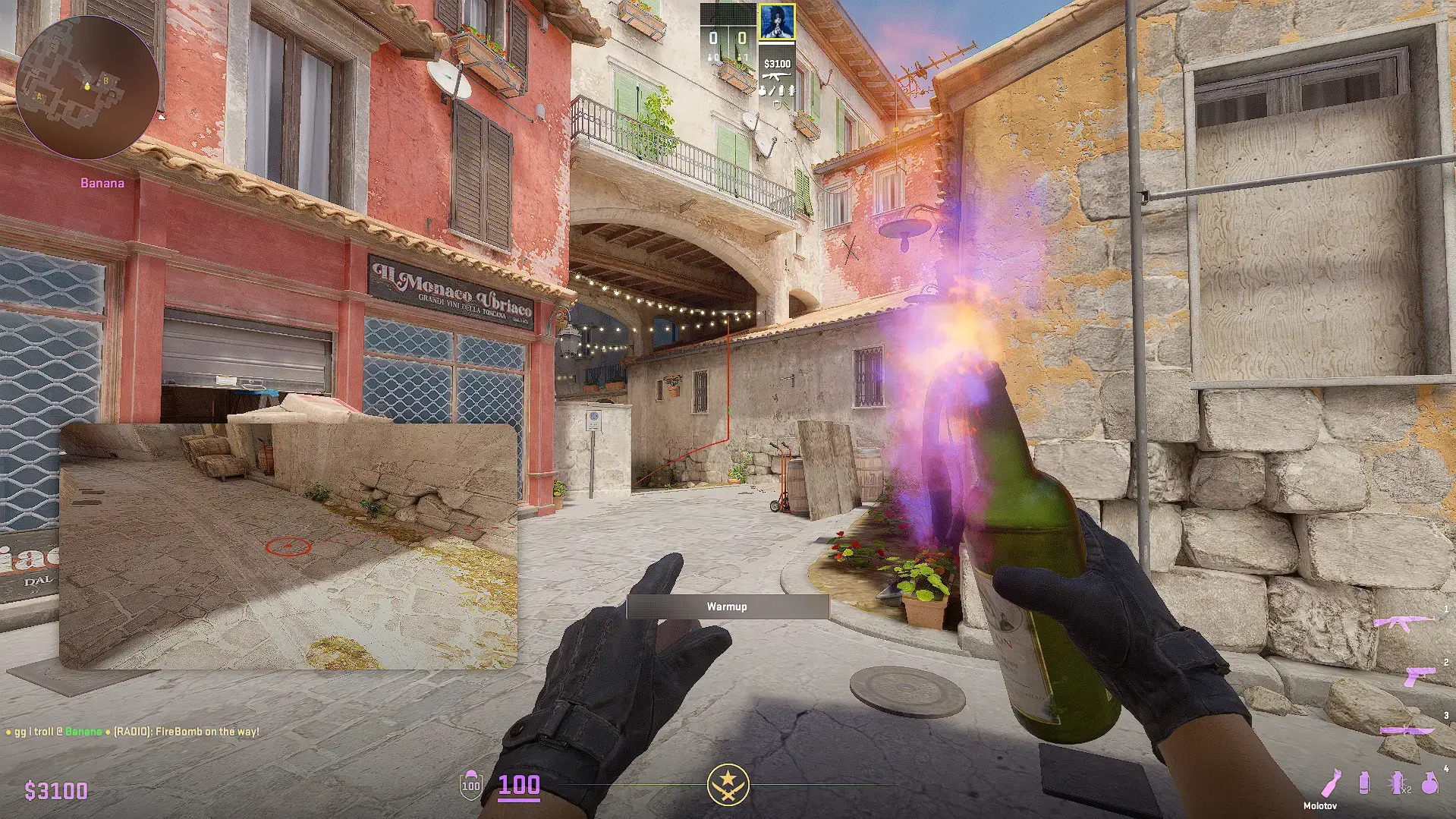Click the Banana location label under the radar
The height and width of the screenshot is (819, 1456).
[102, 182]
